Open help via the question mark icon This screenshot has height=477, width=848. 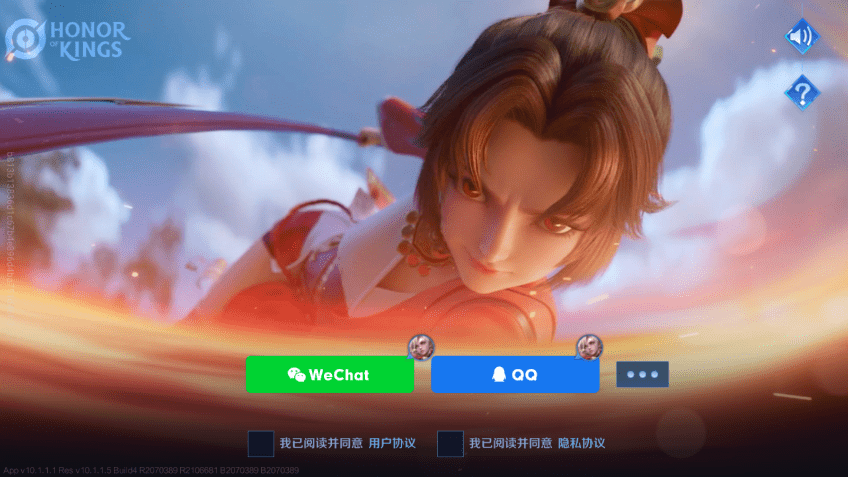pyautogui.click(x=801, y=93)
